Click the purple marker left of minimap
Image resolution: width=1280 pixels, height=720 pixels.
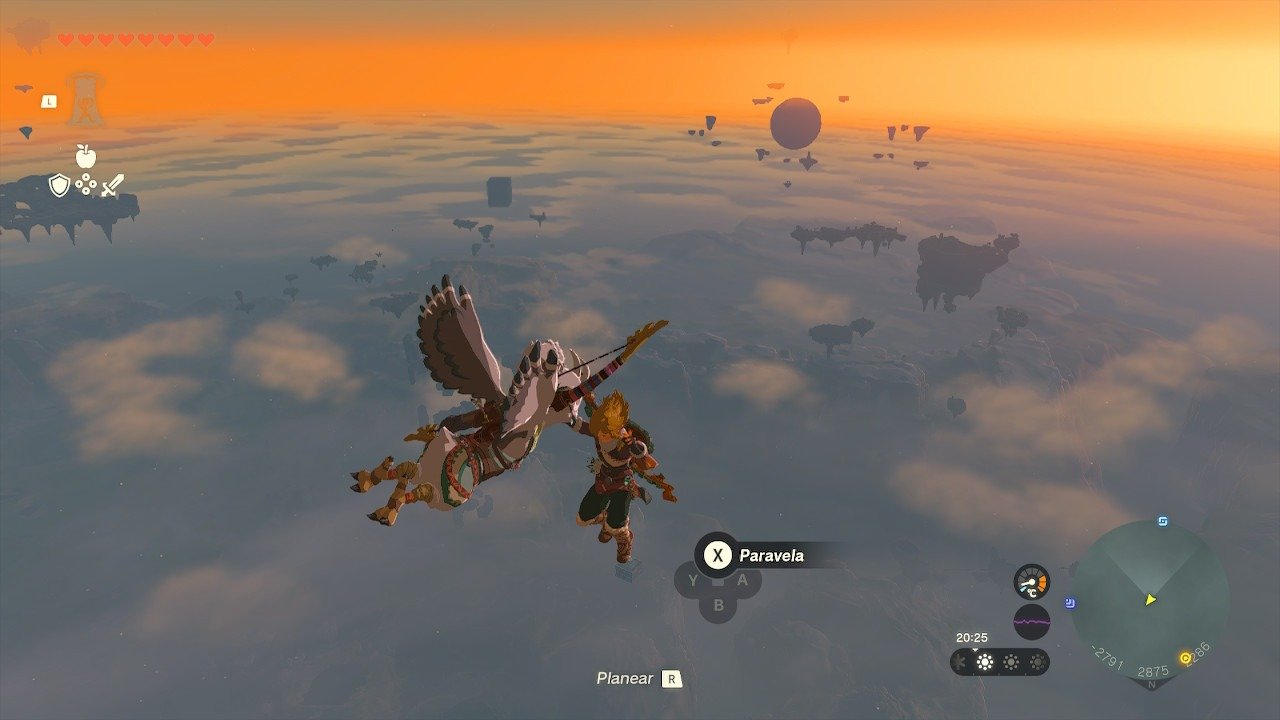(x=1071, y=603)
